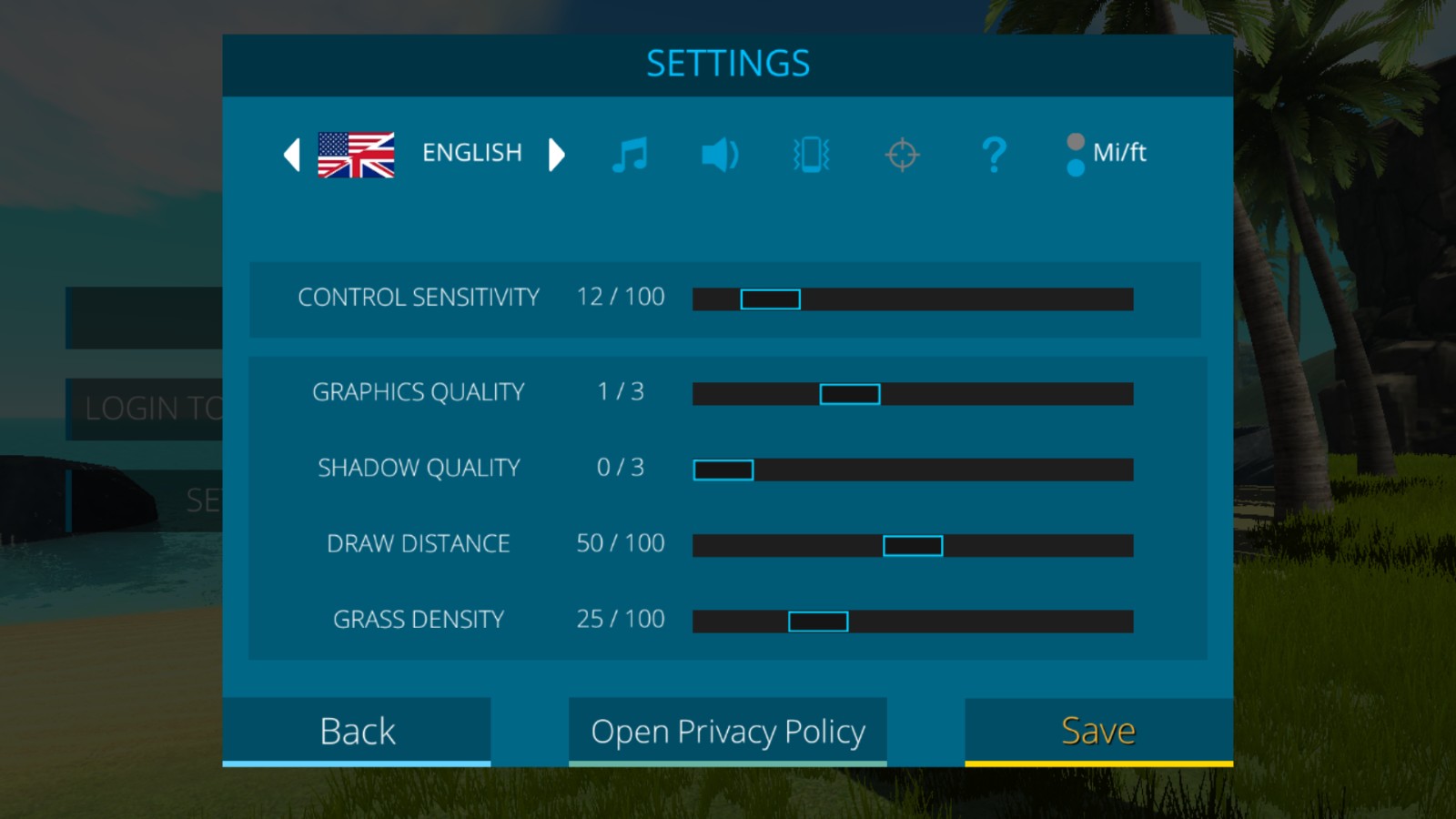Click the question mark help icon
Screen dimensions: 1456x819
994,155
